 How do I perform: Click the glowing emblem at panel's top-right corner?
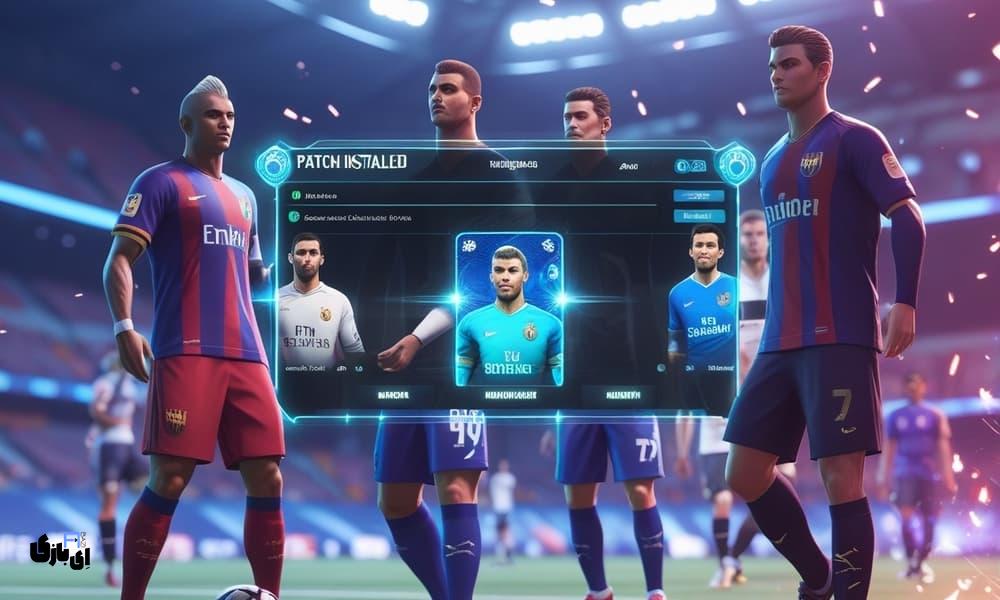[x=735, y=164]
